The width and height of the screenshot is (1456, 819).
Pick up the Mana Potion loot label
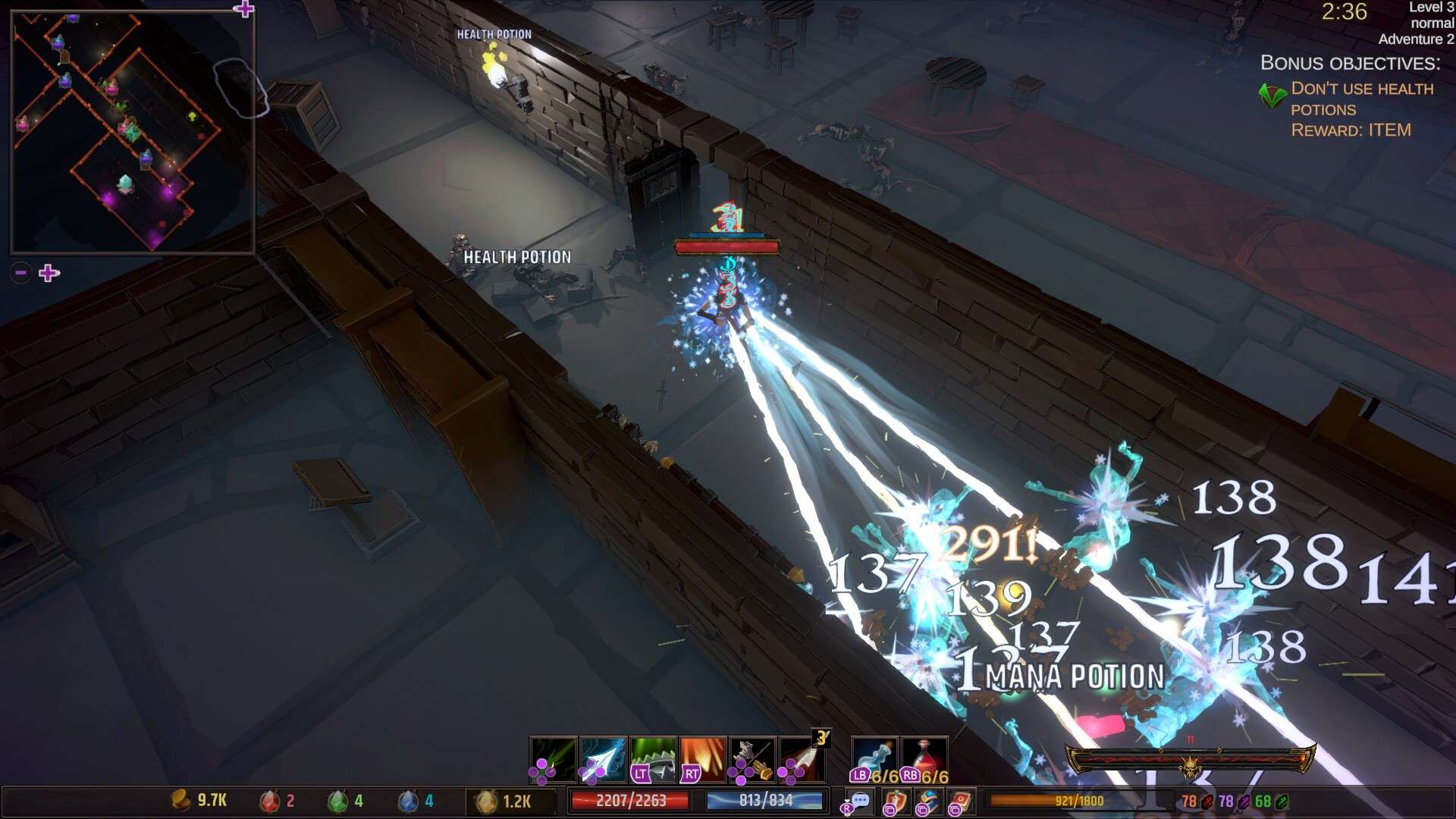tap(1075, 676)
